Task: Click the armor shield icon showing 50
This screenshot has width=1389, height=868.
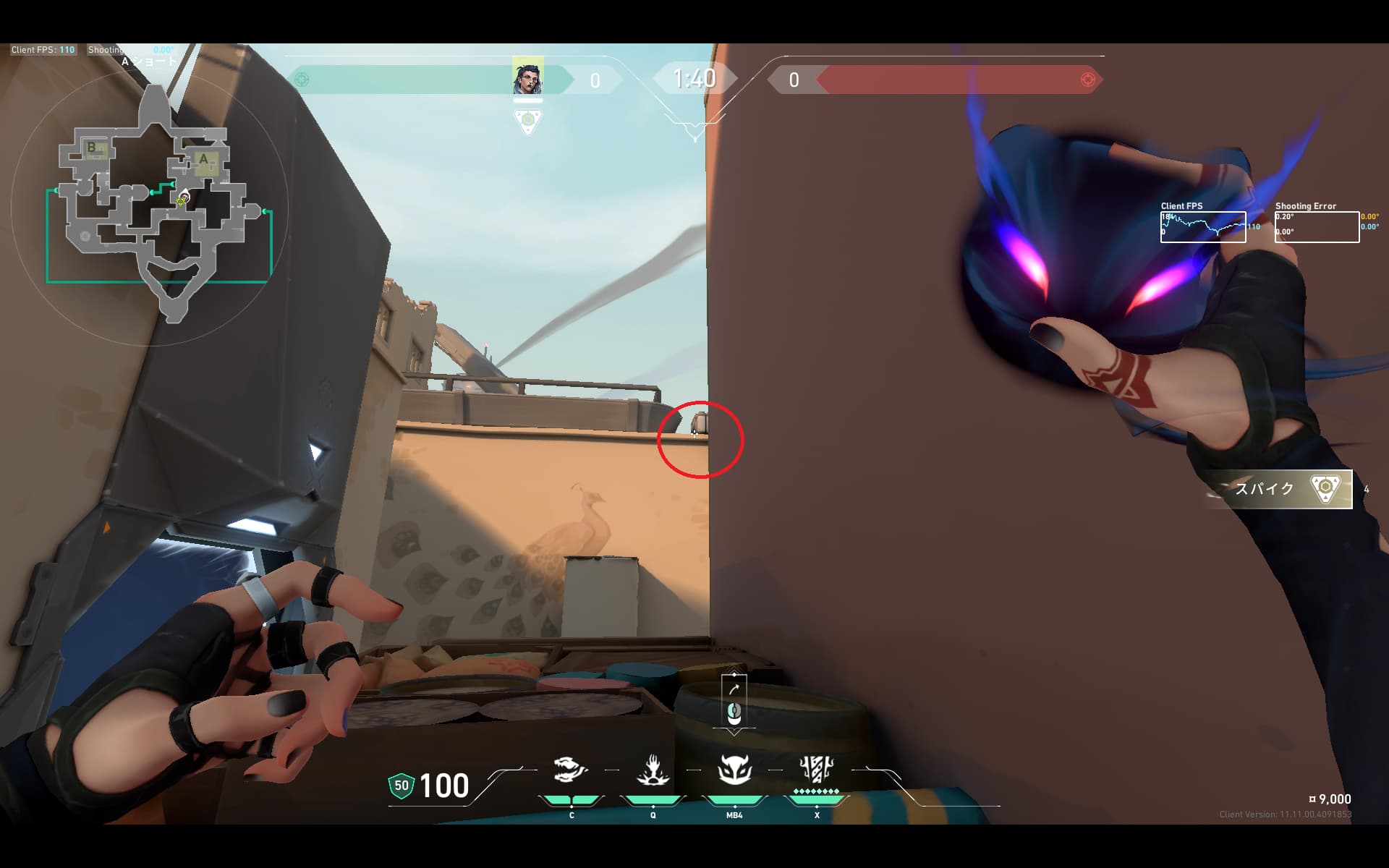Action: pos(402,786)
